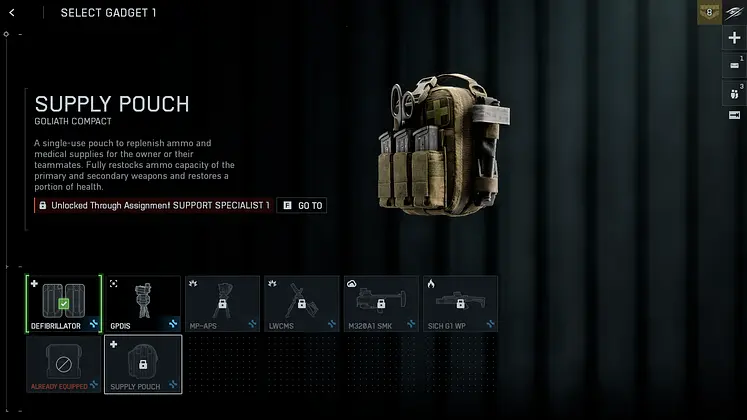Click the winged emblem in the corner
This screenshot has height=420, width=747.
735,13
